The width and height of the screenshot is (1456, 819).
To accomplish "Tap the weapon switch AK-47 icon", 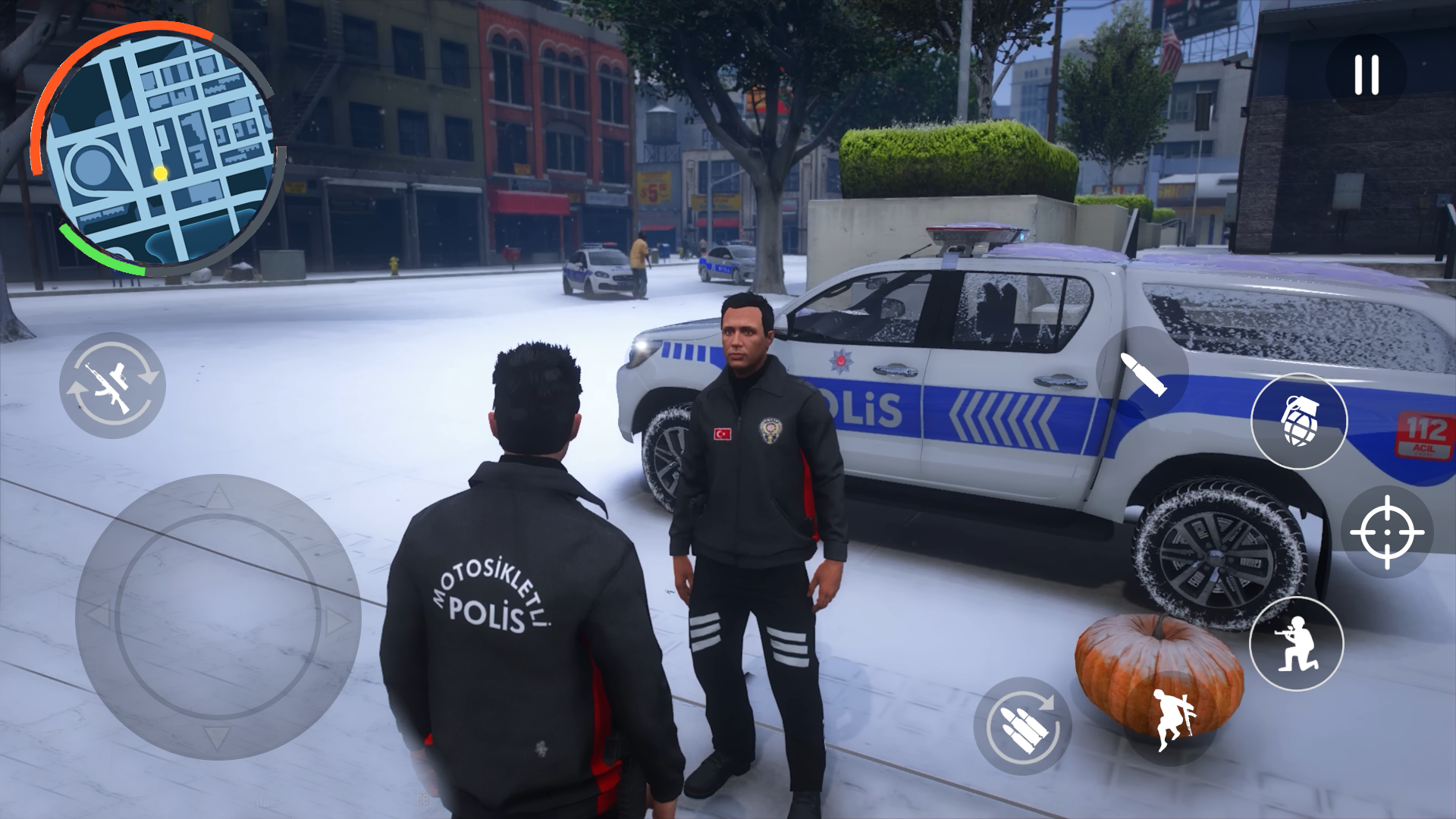I will 112,385.
